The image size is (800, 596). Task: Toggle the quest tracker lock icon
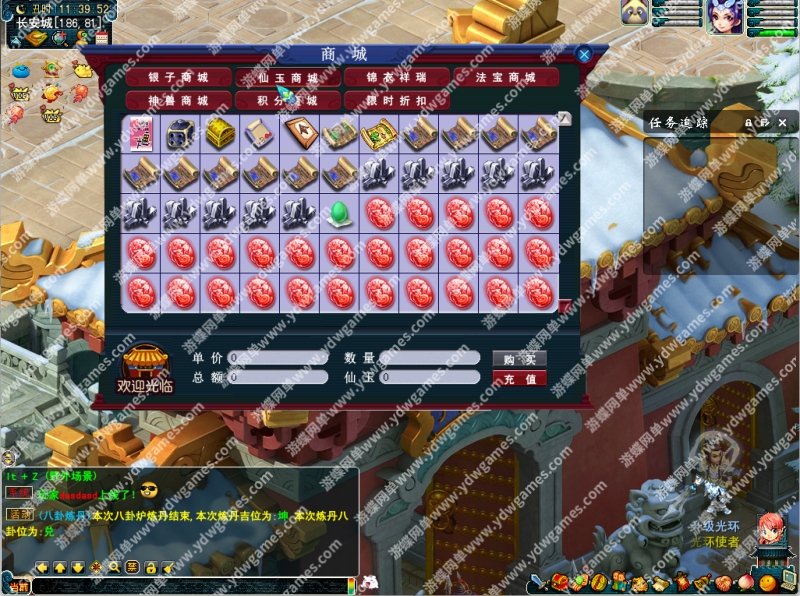coord(747,122)
